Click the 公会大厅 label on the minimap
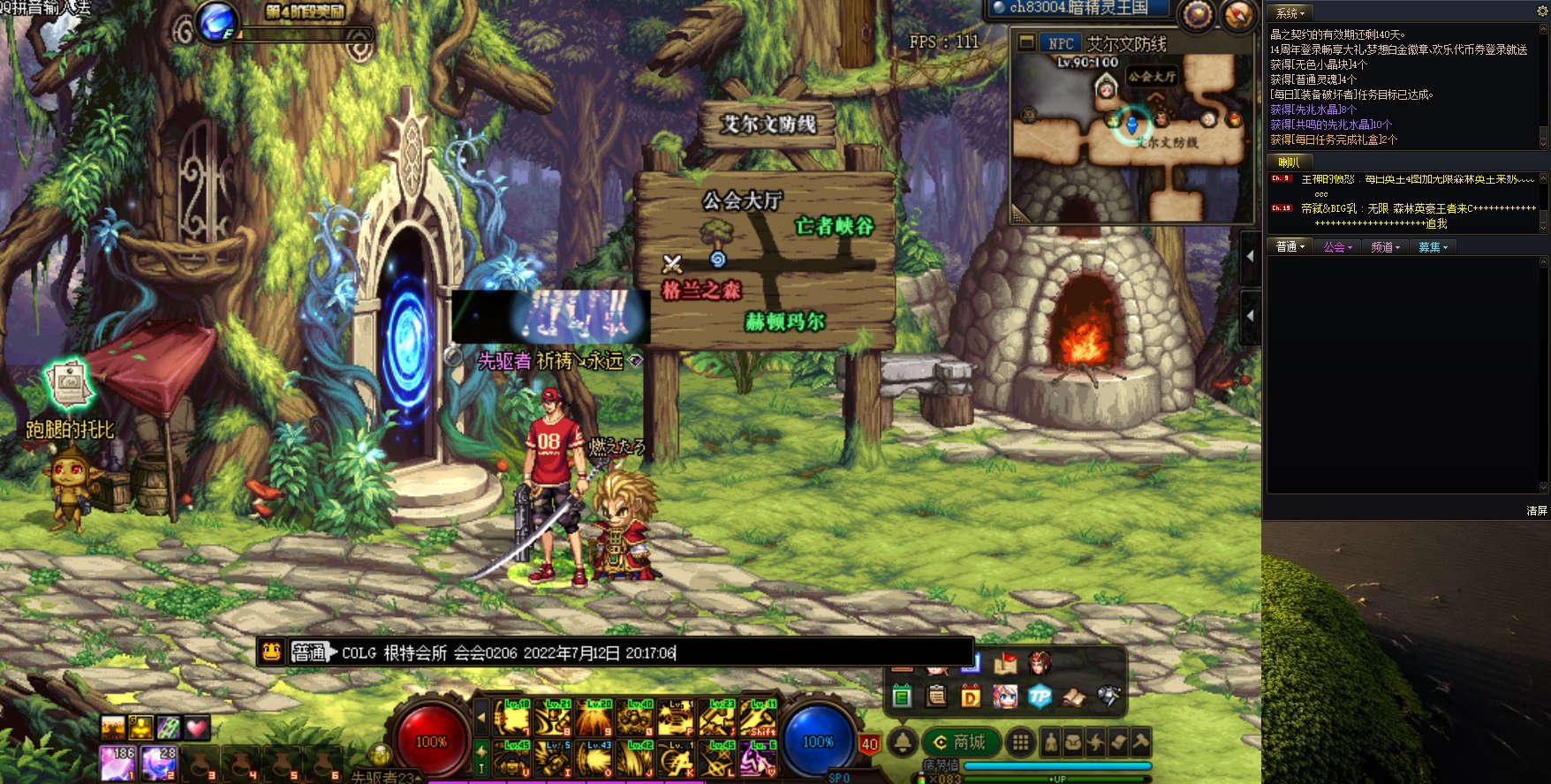The width and height of the screenshot is (1551, 784). [1151, 77]
